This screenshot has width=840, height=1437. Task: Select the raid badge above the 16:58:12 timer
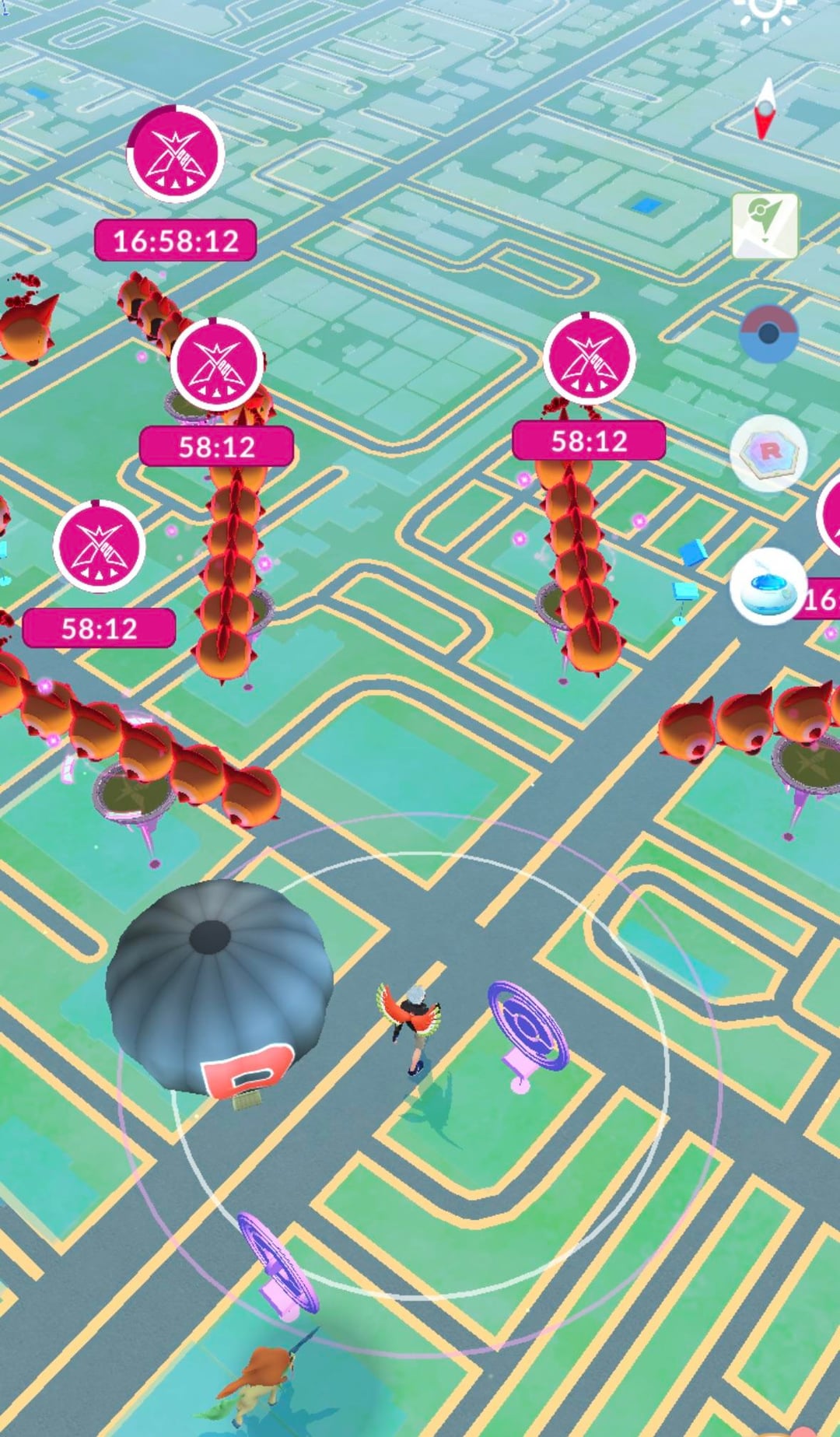tap(176, 154)
